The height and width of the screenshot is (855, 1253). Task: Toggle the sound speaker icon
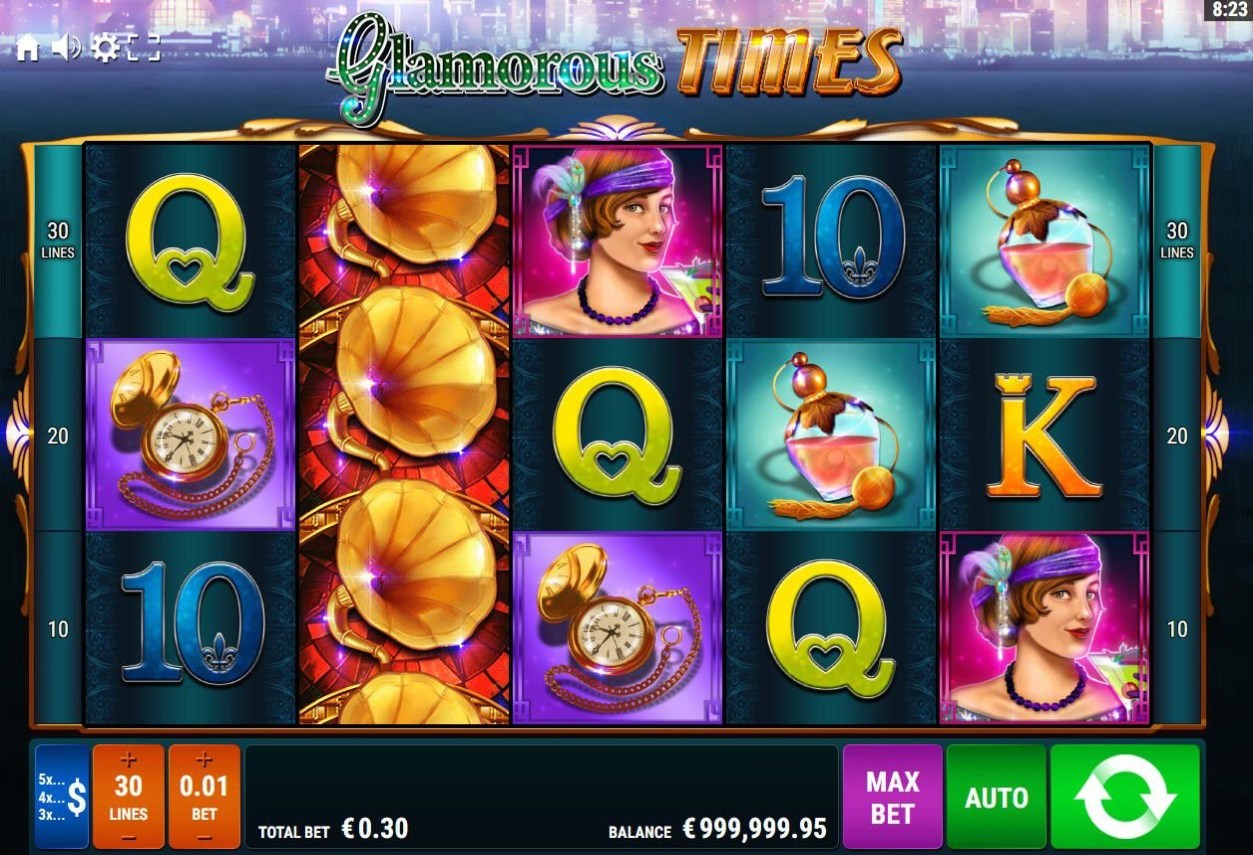pyautogui.click(x=66, y=47)
